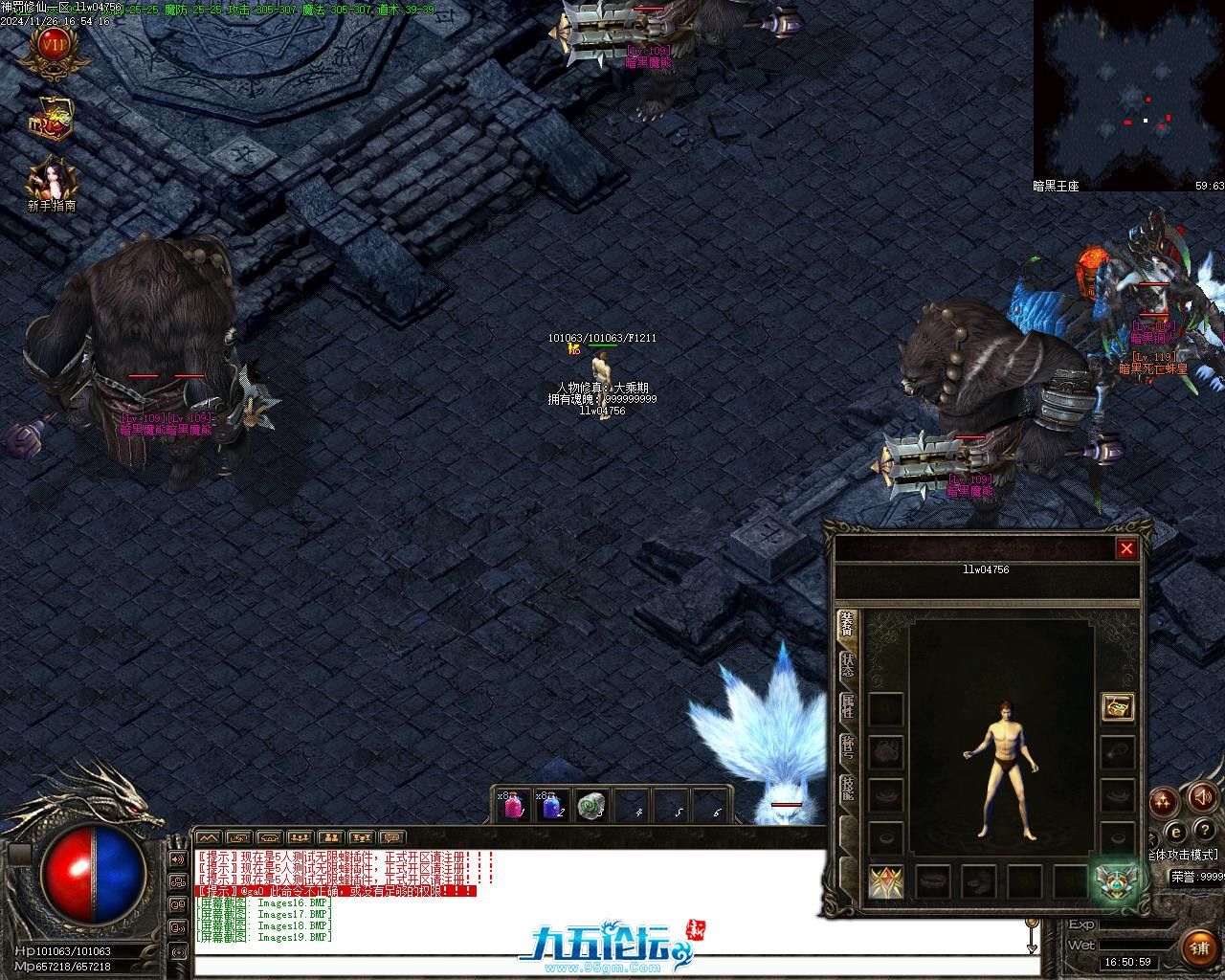Screen dimensions: 1225x980
Task: Select the 称号 title tab
Action: (x=848, y=749)
